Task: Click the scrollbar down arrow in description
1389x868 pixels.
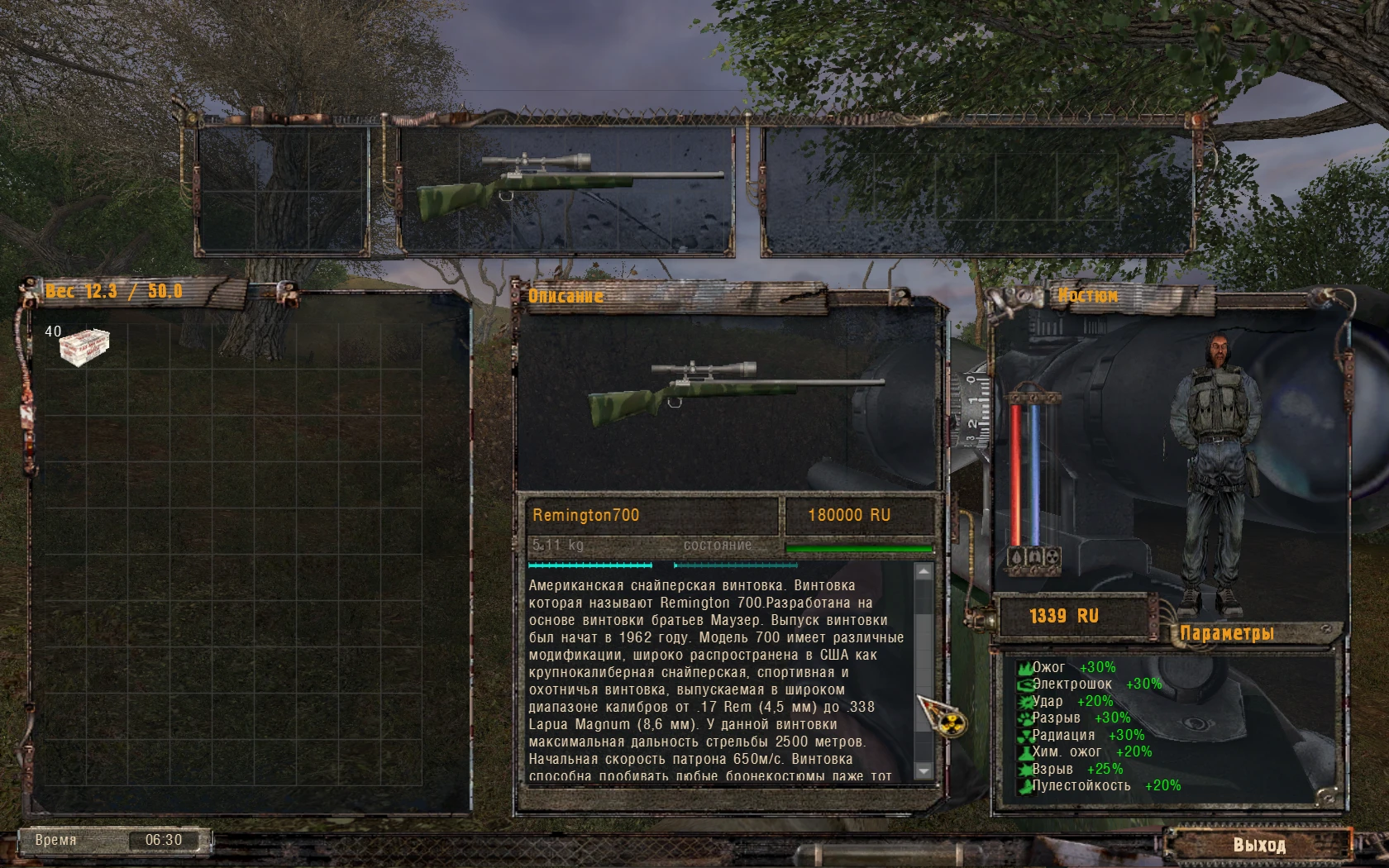Action: point(922,771)
